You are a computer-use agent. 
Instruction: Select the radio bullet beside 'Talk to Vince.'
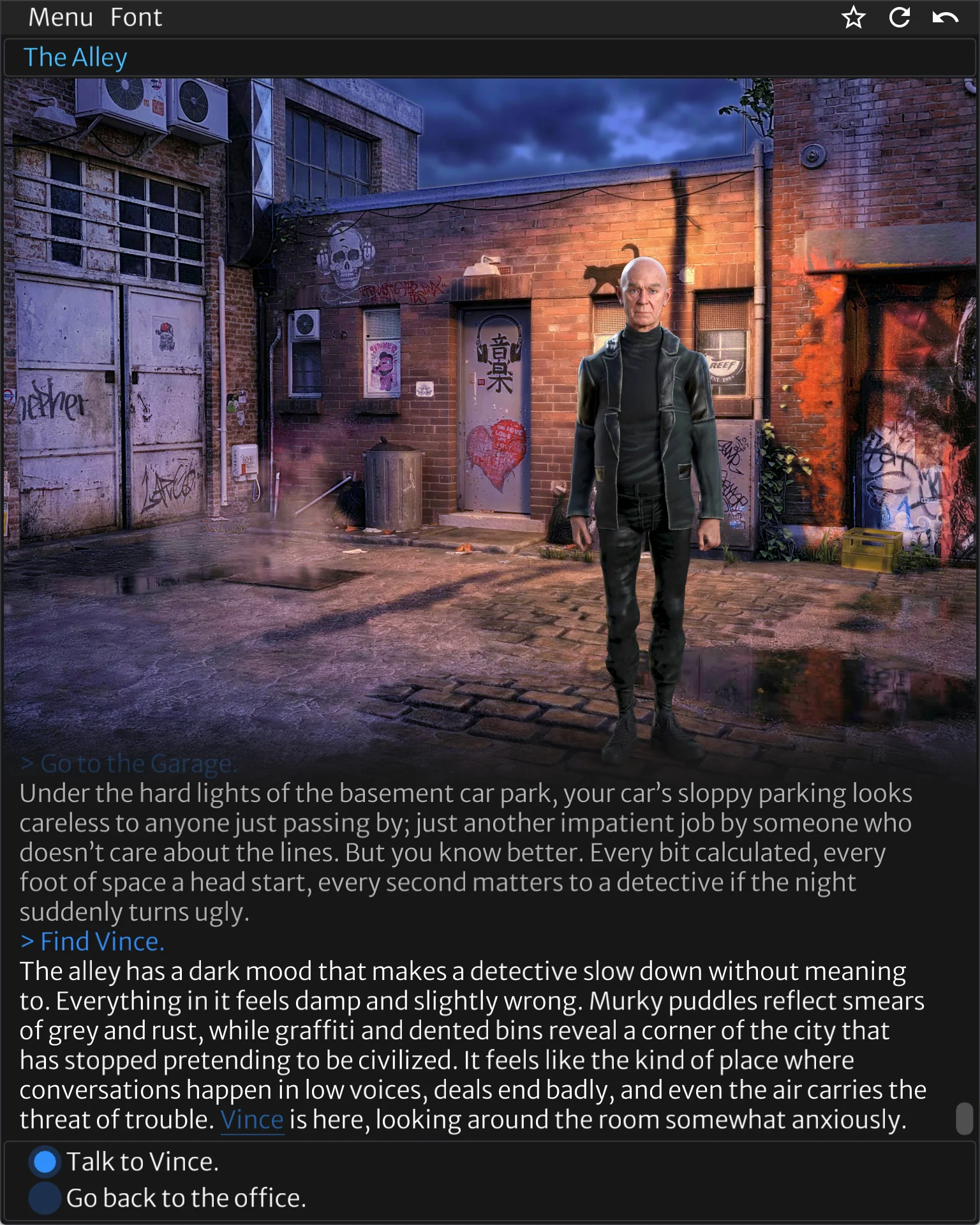tap(44, 1160)
